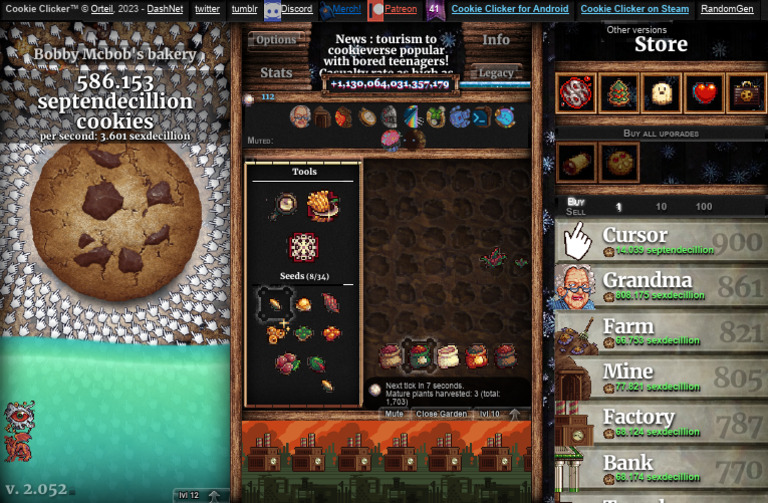This screenshot has height=503, width=768.
Task: Show the Stats screen
Action: pos(276,72)
